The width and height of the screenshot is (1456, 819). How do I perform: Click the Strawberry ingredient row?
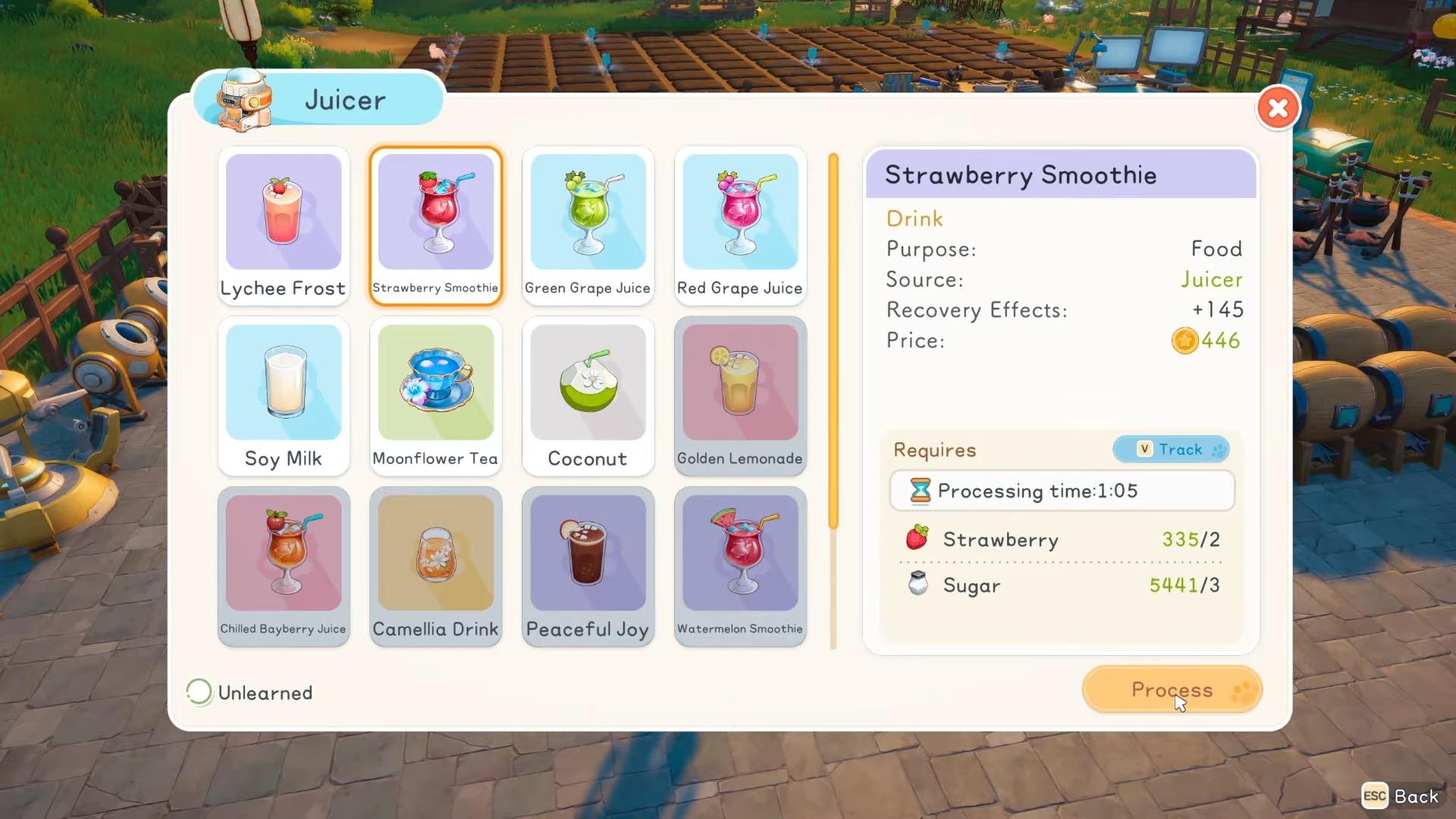coord(1062,540)
